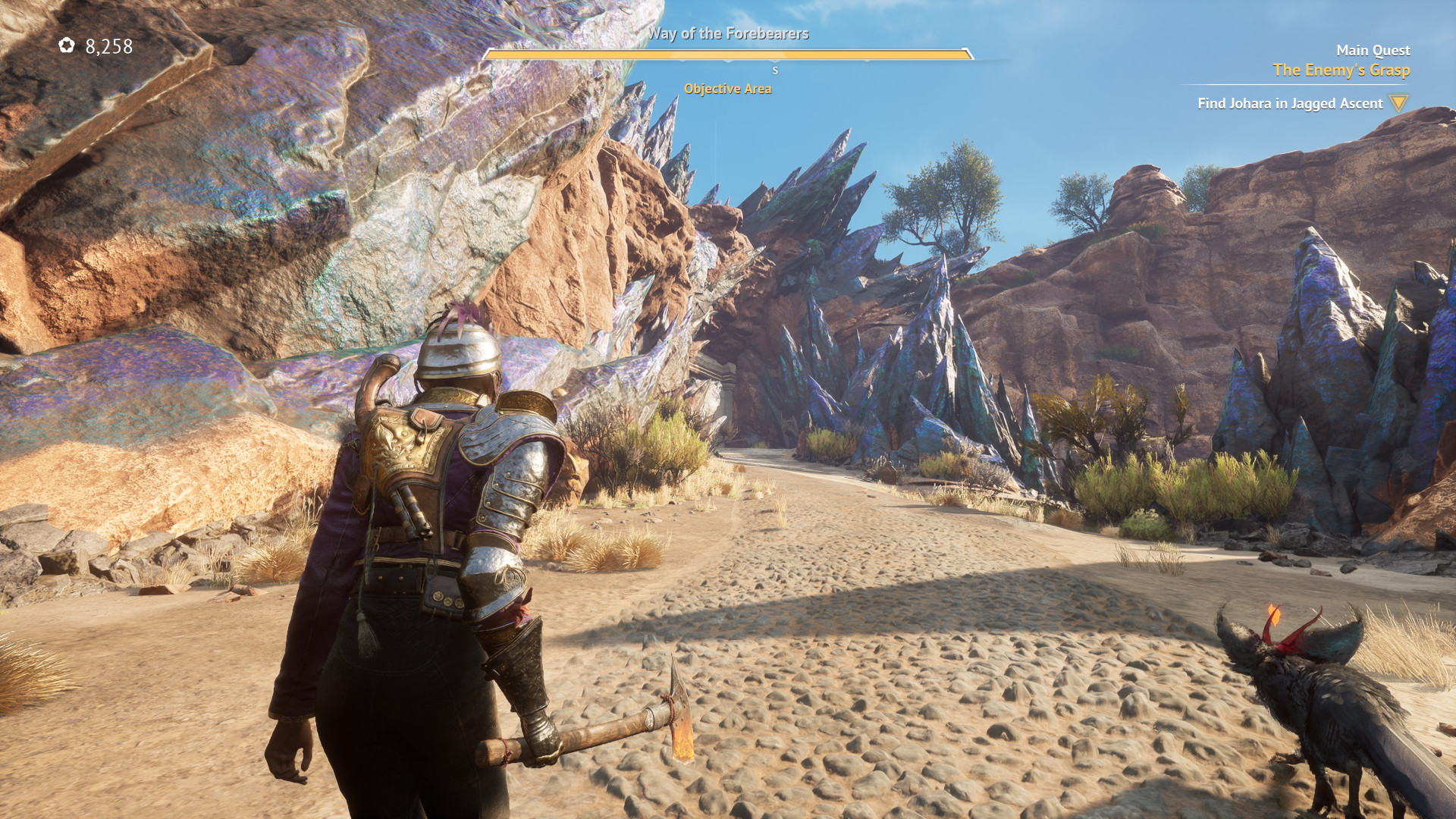The height and width of the screenshot is (819, 1456).
Task: Click the Objective Area text label
Action: pyautogui.click(x=728, y=89)
